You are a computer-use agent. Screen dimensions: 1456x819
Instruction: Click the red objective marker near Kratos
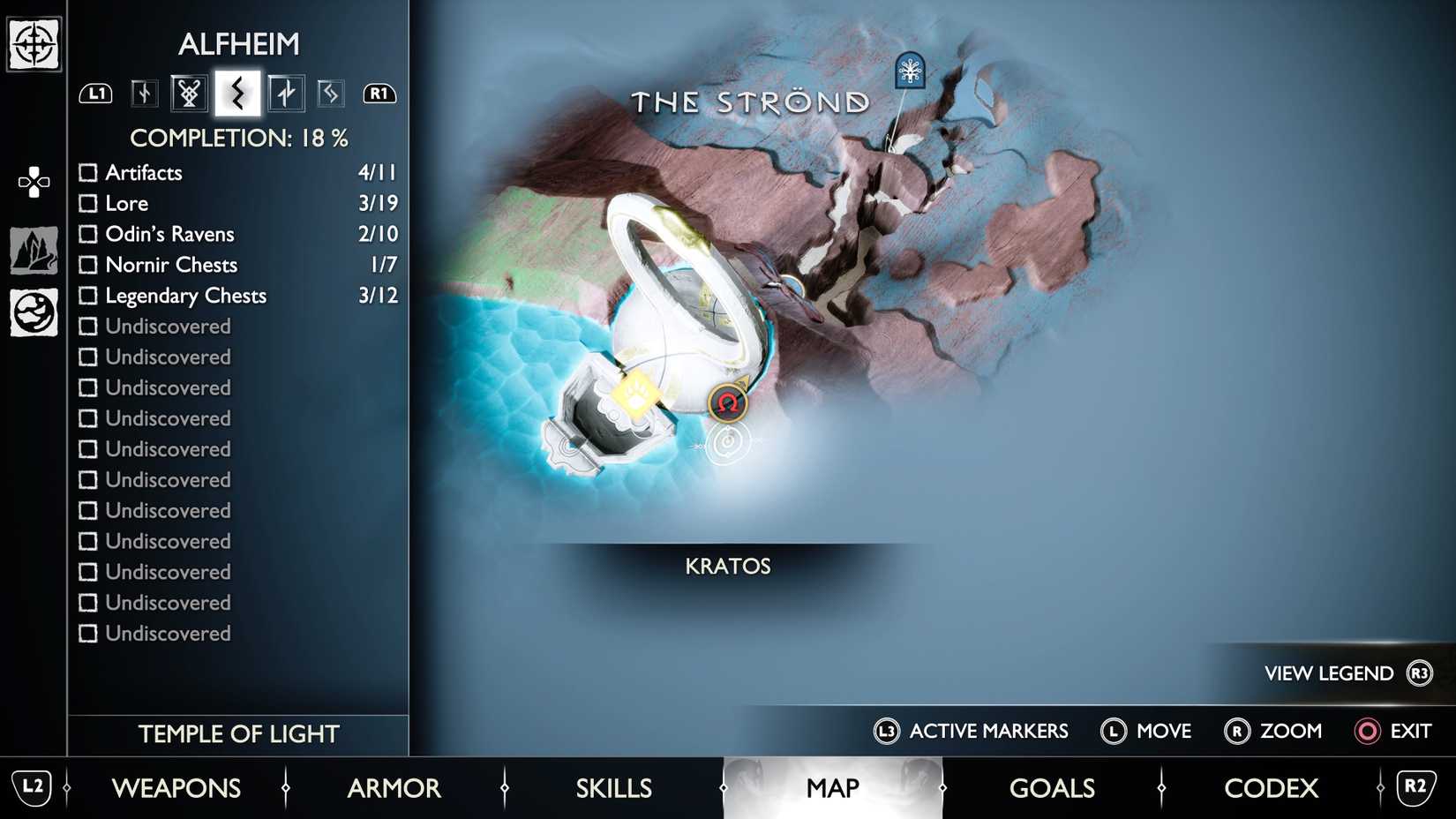pos(726,402)
